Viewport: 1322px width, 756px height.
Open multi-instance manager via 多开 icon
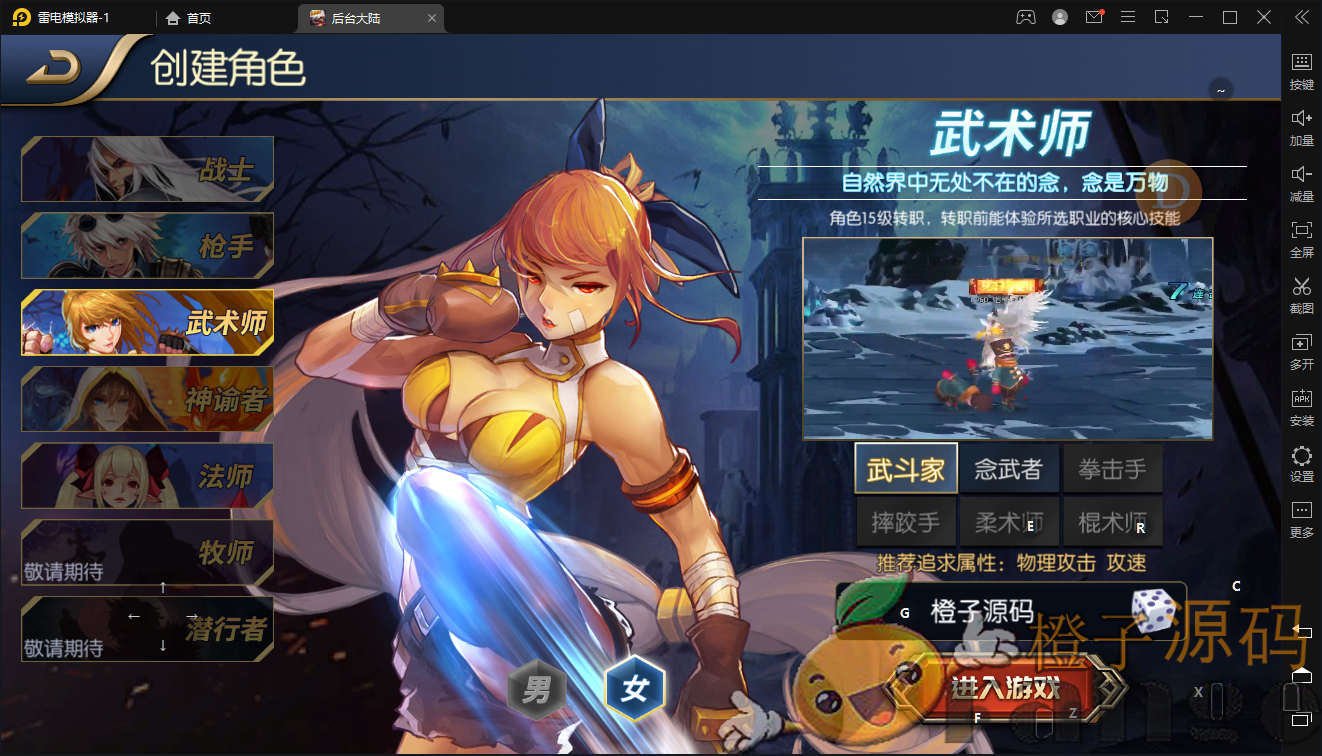point(1301,342)
